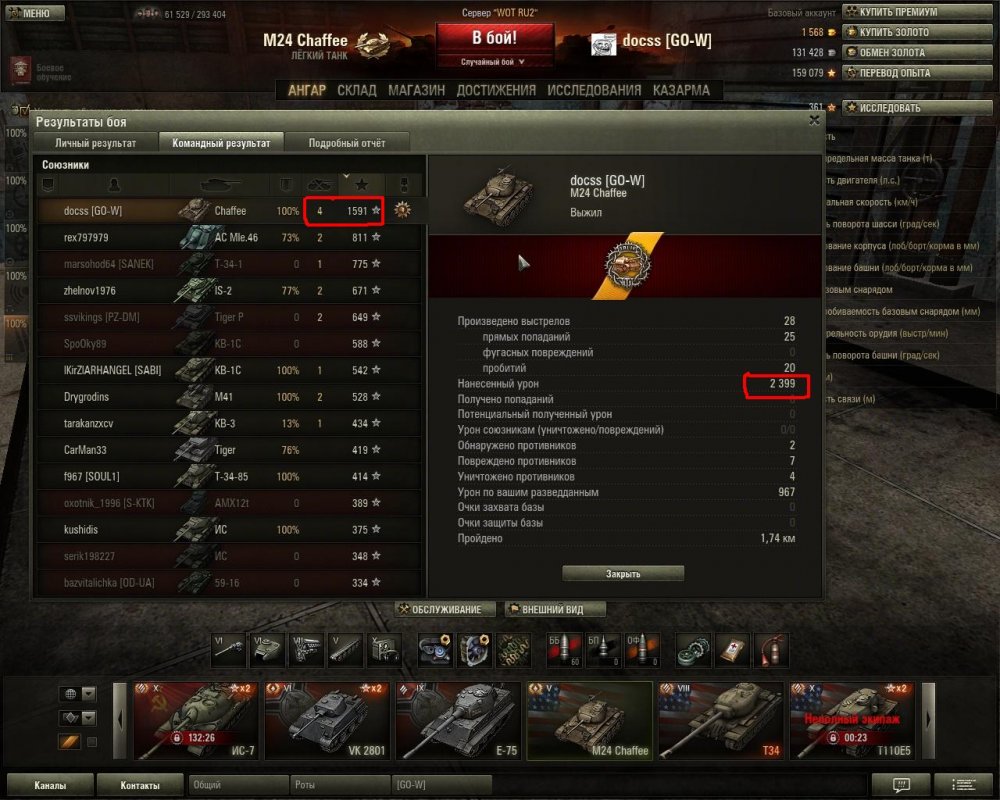Go to the МАГАЗИН store section

tap(416, 90)
